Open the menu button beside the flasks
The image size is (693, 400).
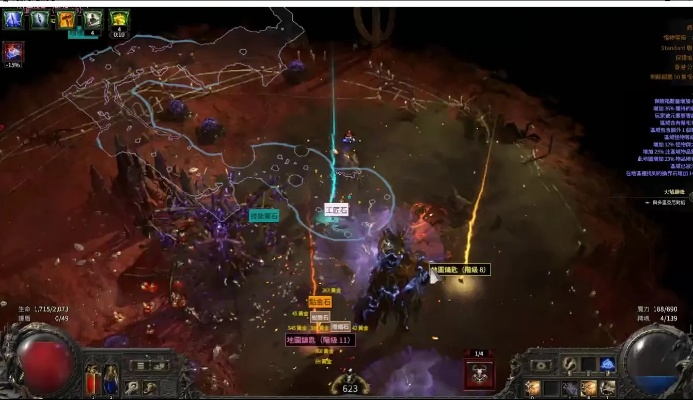(x=140, y=366)
